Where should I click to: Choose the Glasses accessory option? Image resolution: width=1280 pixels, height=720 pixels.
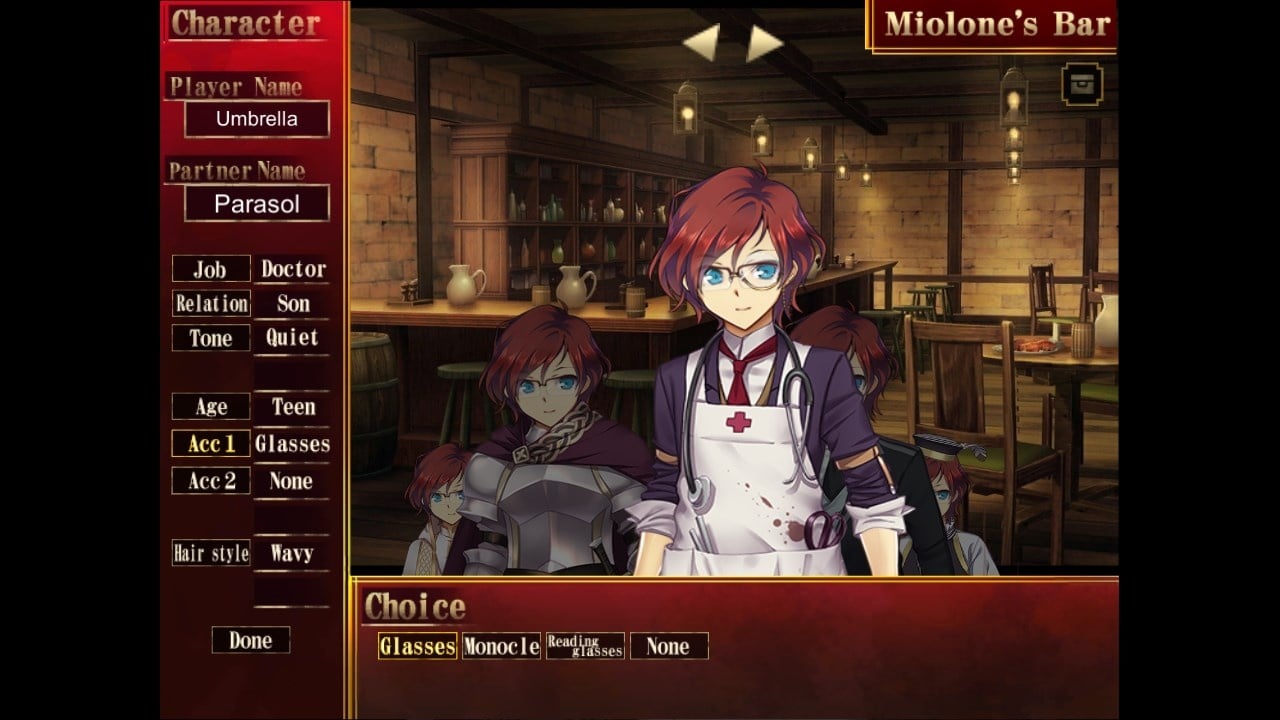click(417, 646)
